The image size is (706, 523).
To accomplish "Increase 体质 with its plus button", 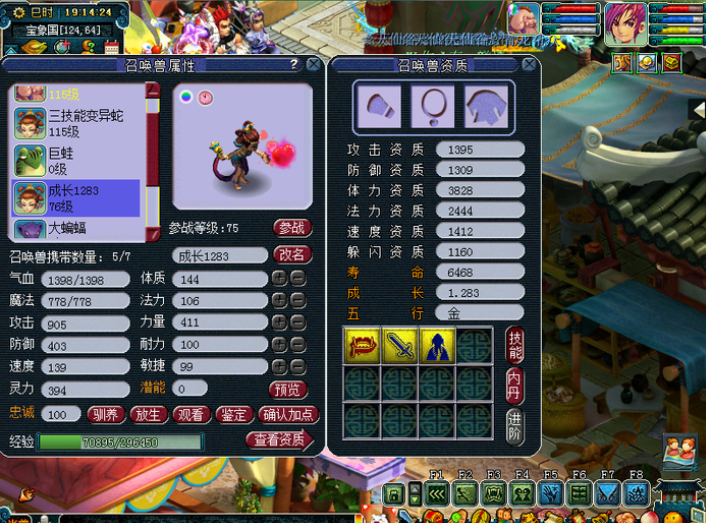I will click(280, 278).
